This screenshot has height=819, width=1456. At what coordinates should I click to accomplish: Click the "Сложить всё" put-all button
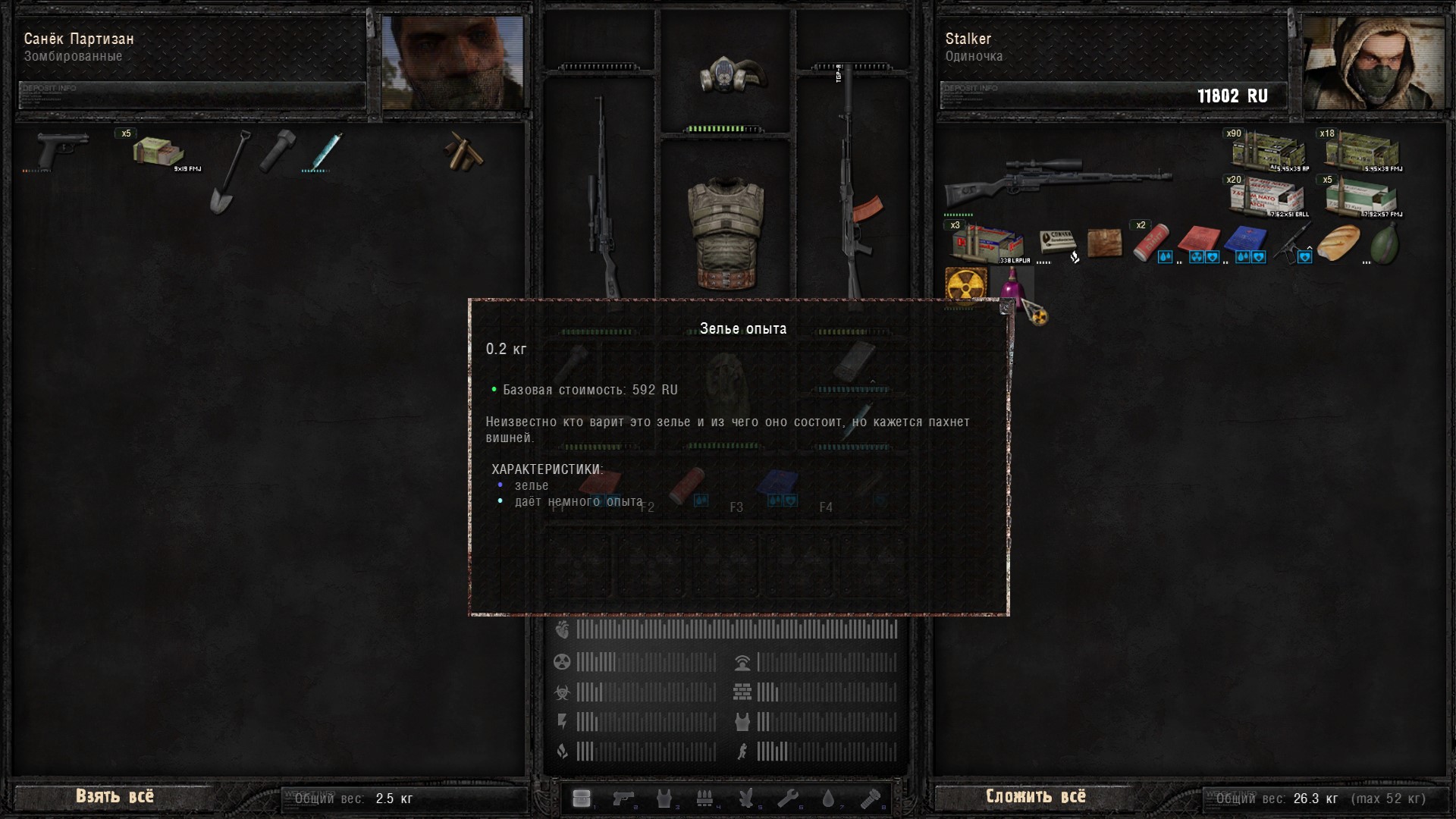pyautogui.click(x=1035, y=796)
